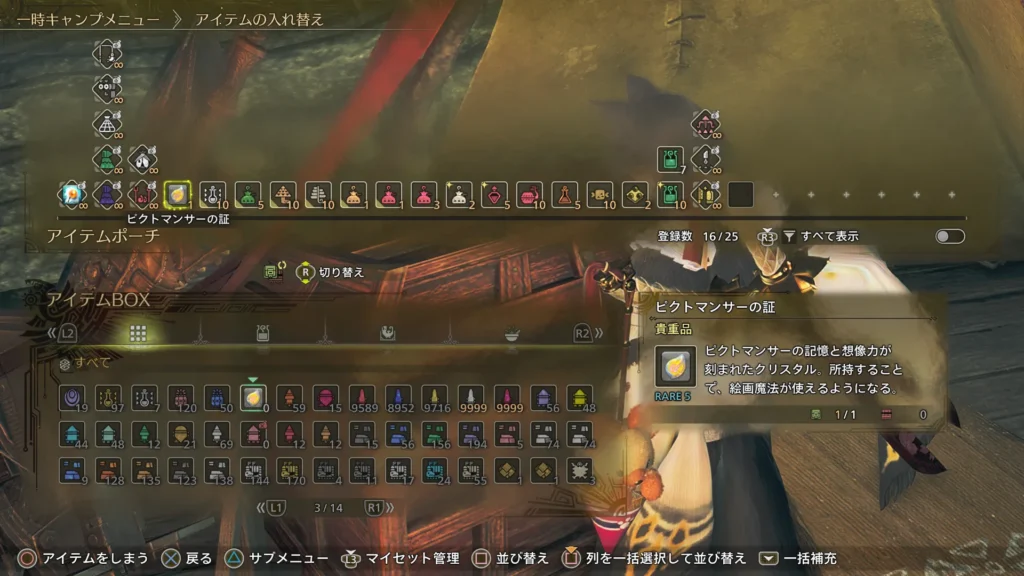Select the purple swirl item with 19

[x=71, y=398]
